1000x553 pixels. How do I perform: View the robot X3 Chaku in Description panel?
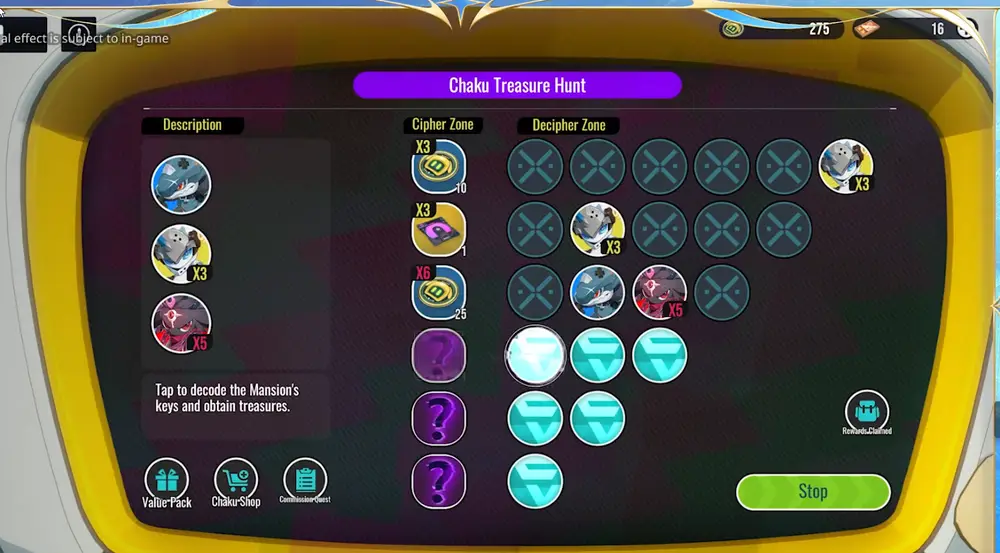point(181,254)
